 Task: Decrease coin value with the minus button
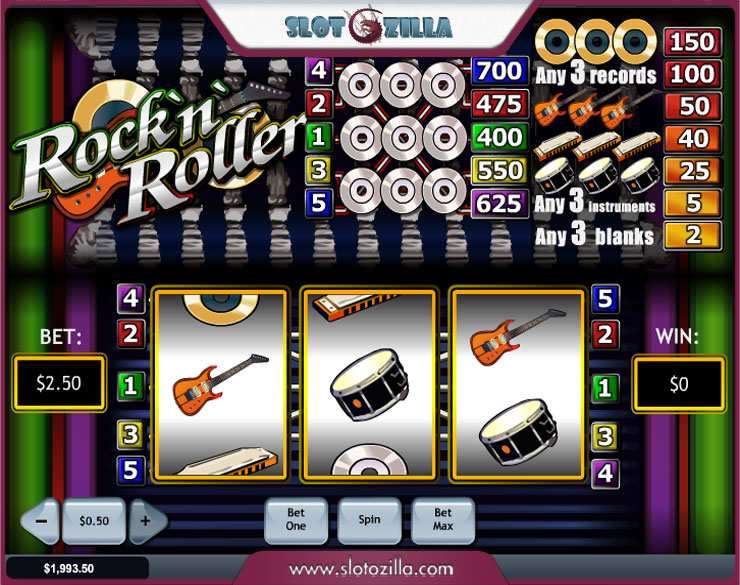click(x=41, y=521)
